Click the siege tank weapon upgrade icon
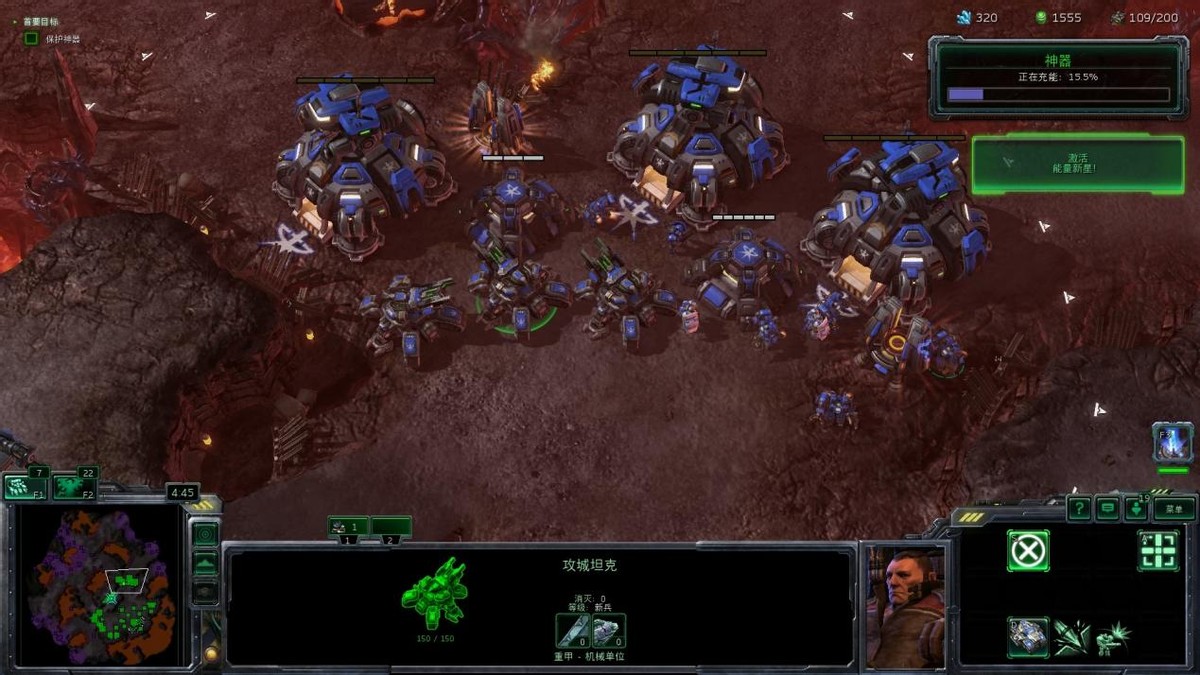Image resolution: width=1200 pixels, height=675 pixels. (x=572, y=630)
